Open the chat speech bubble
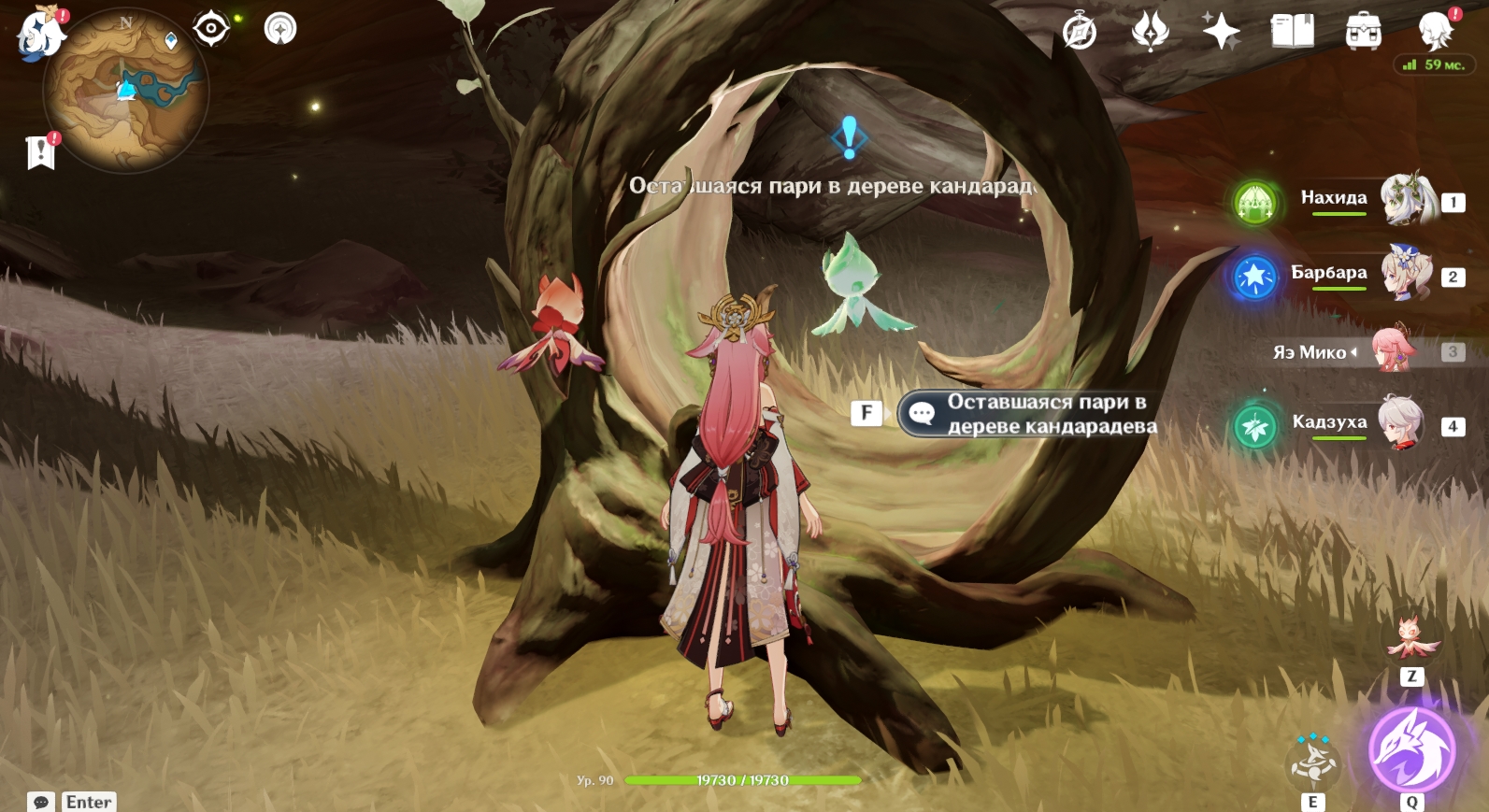Image resolution: width=1489 pixels, height=812 pixels. pos(41,802)
